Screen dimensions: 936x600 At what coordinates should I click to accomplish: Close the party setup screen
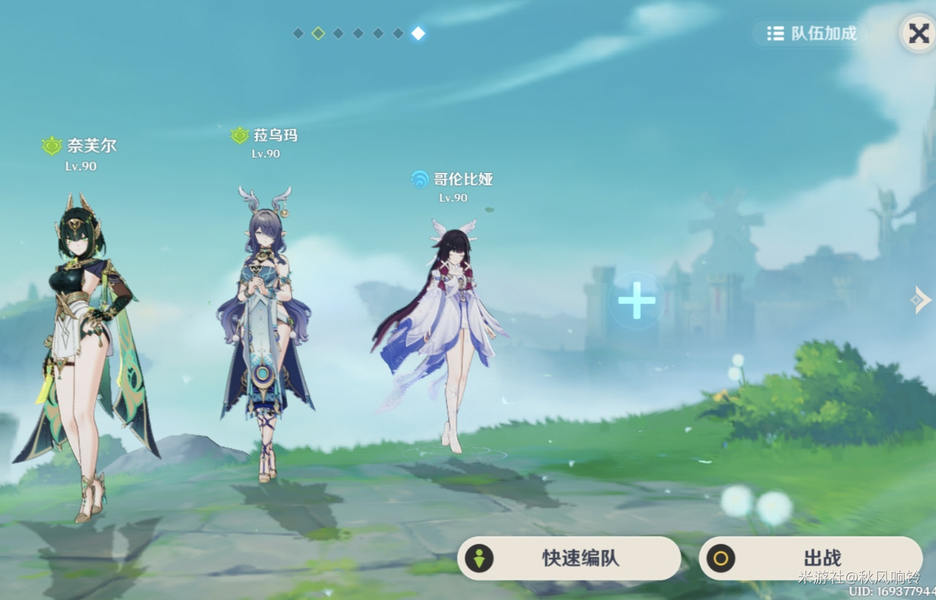pyautogui.click(x=917, y=33)
